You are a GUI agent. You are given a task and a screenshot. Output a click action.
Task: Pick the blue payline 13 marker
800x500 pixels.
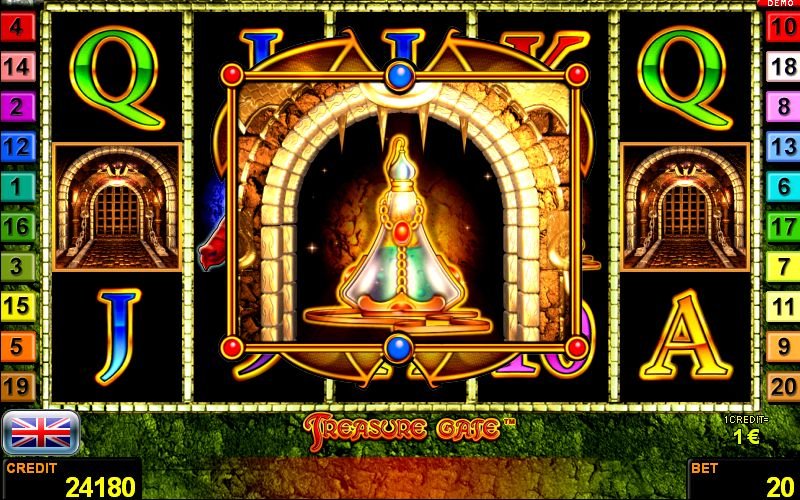click(782, 147)
